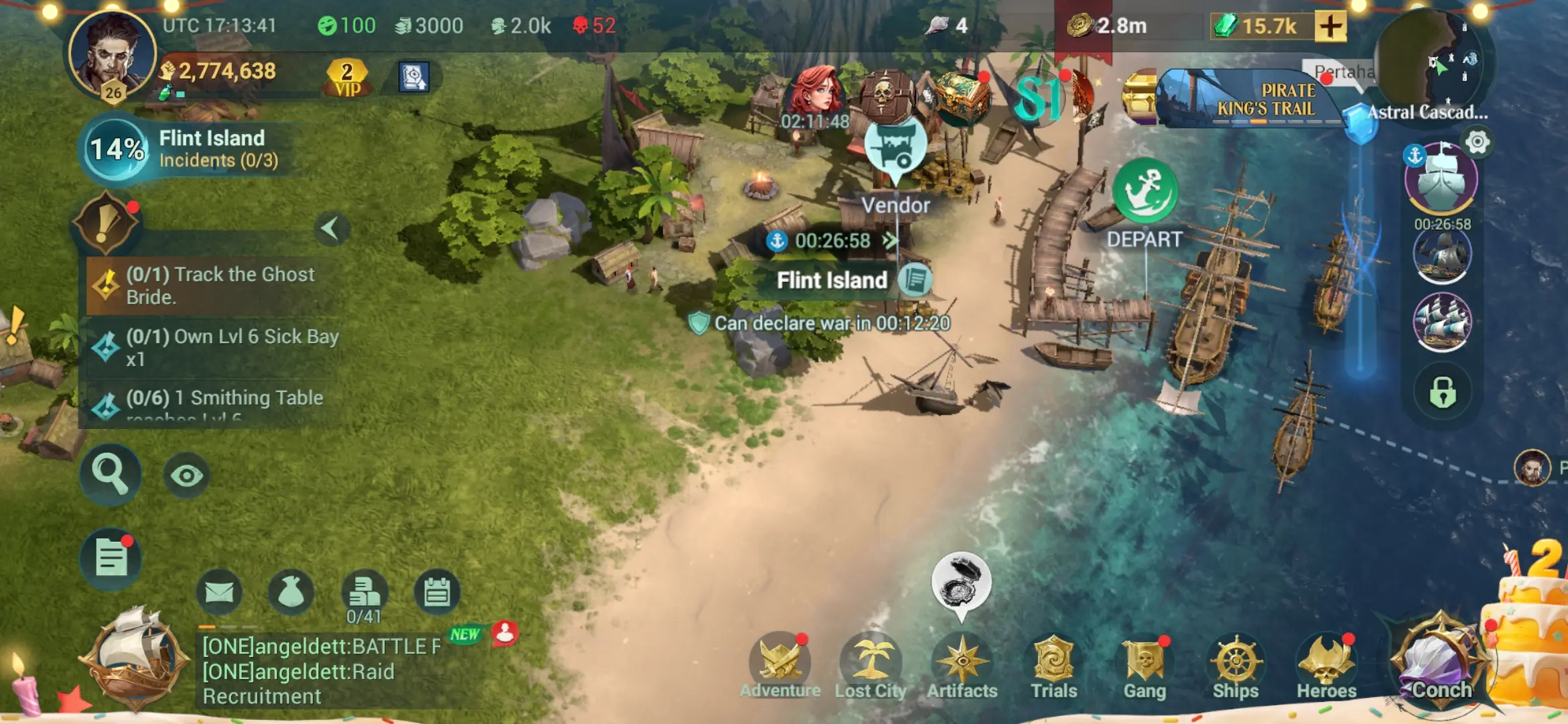
Task: Toggle the eye view icon
Action: coord(186,473)
